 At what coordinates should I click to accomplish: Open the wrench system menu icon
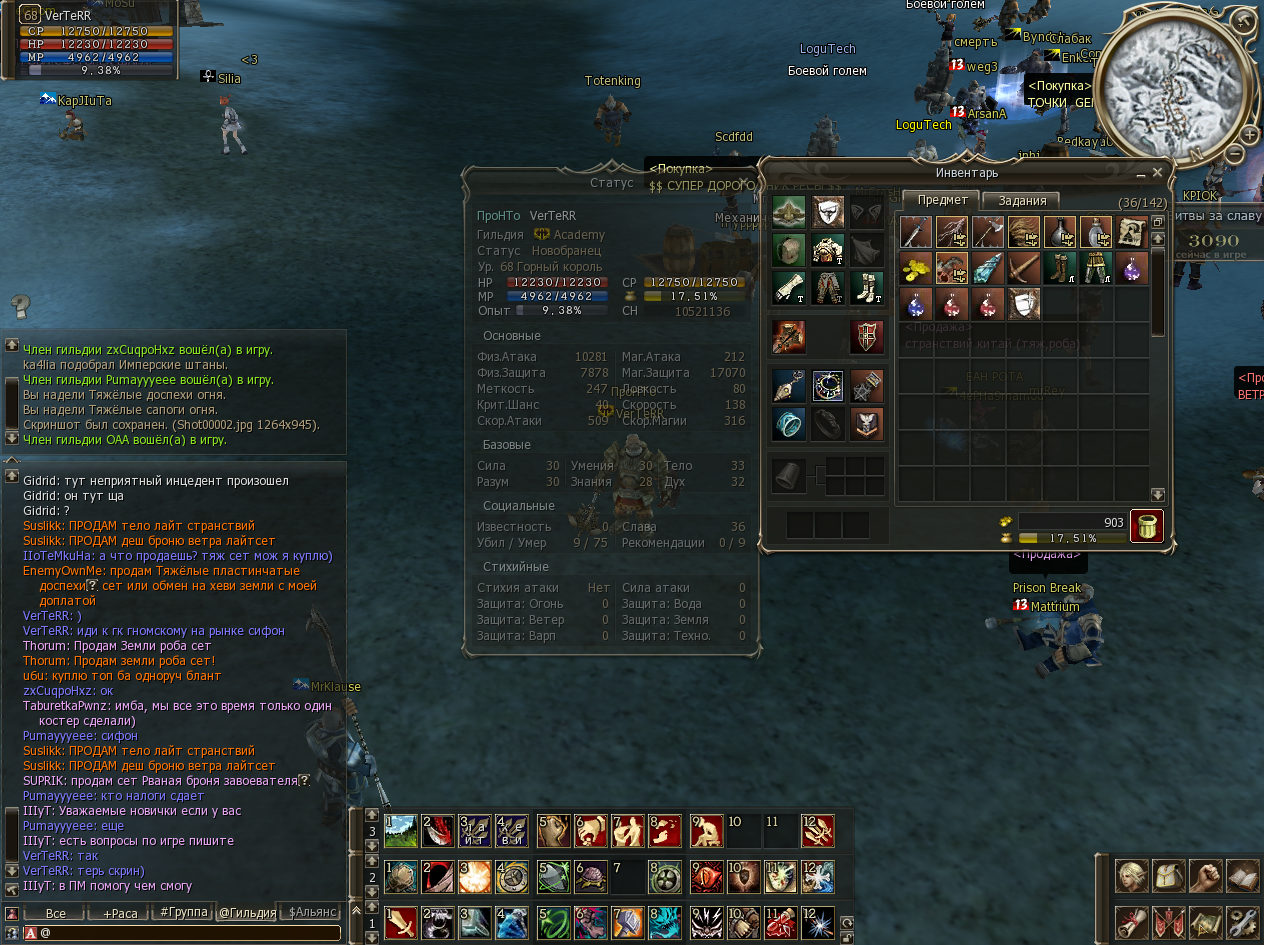pos(1242,920)
